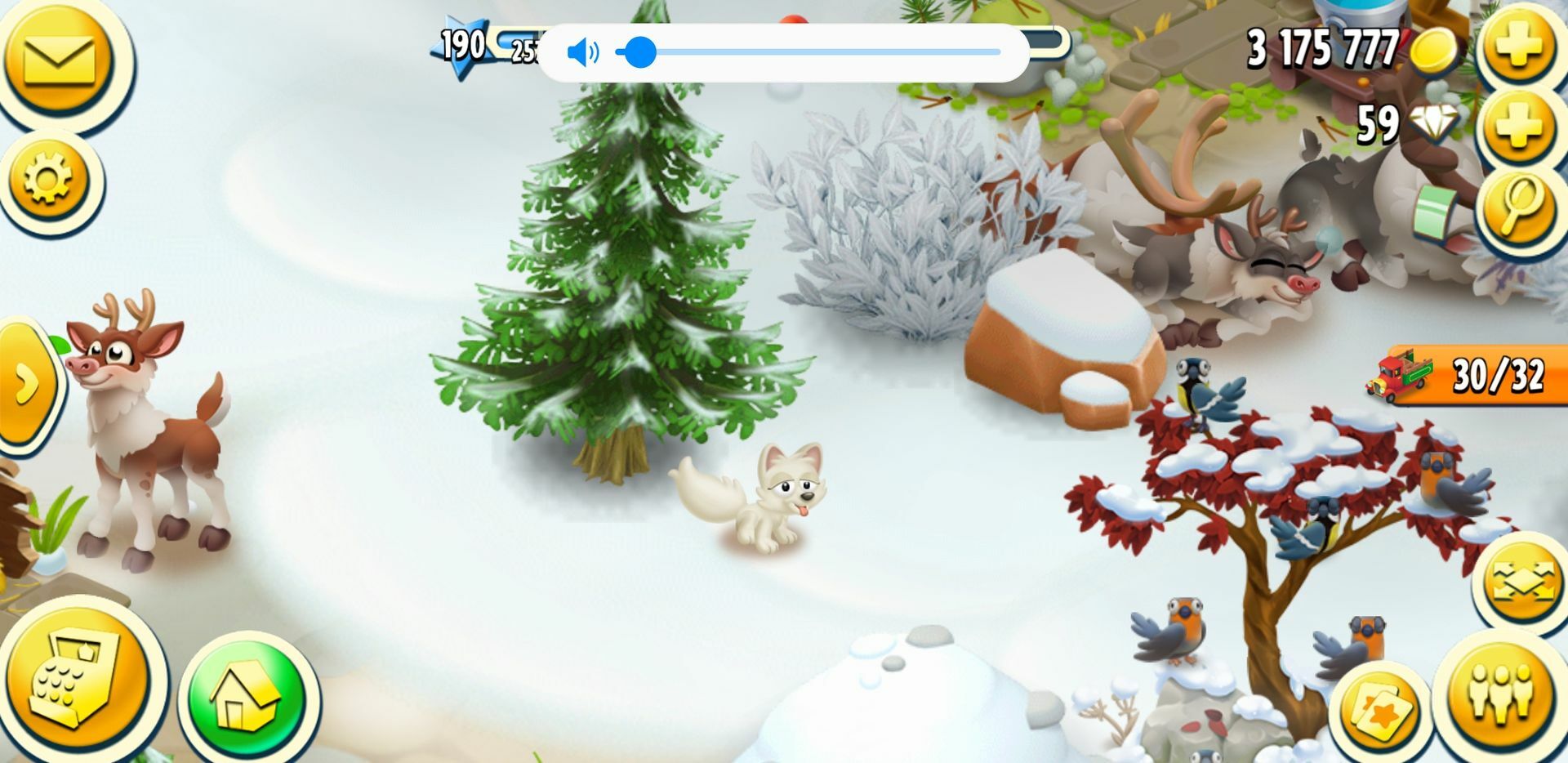Tap the green home button
The width and height of the screenshot is (1568, 763).
(247, 700)
